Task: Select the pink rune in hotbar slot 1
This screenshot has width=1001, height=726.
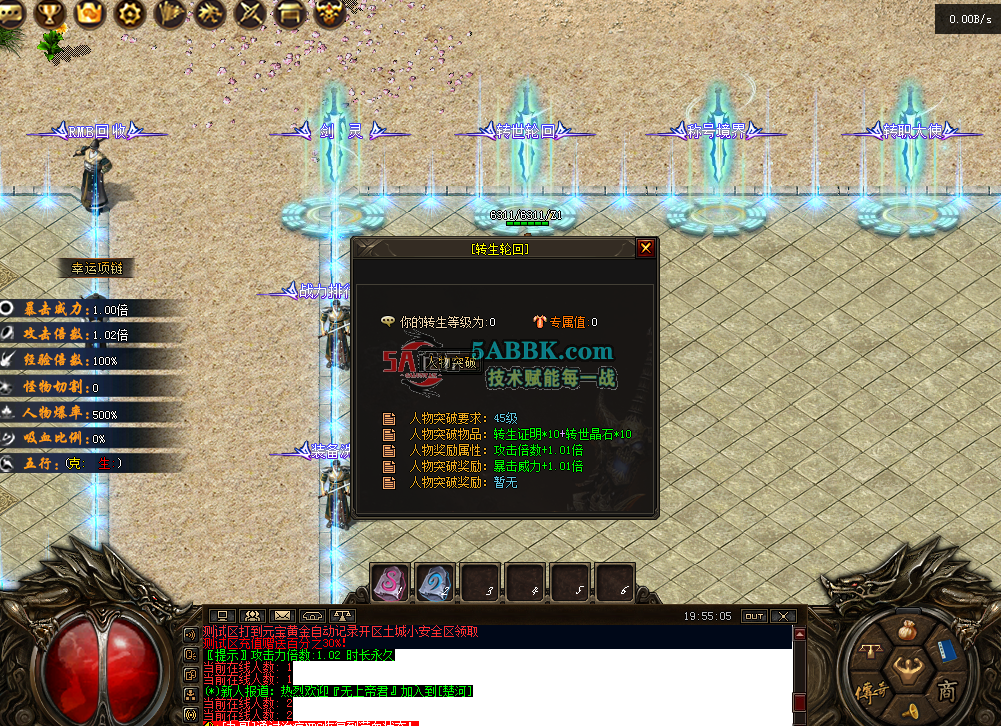Action: (x=389, y=582)
